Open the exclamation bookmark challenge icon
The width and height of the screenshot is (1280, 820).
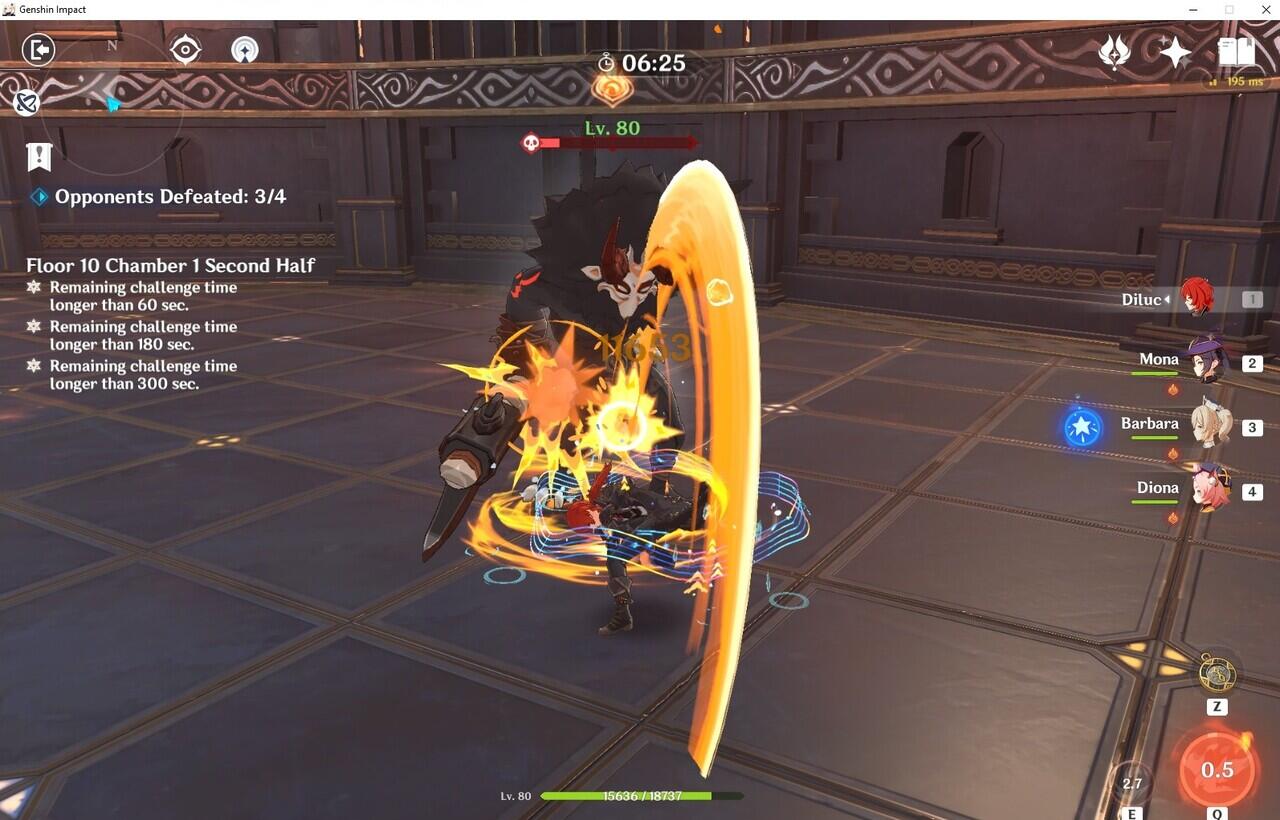[39, 156]
